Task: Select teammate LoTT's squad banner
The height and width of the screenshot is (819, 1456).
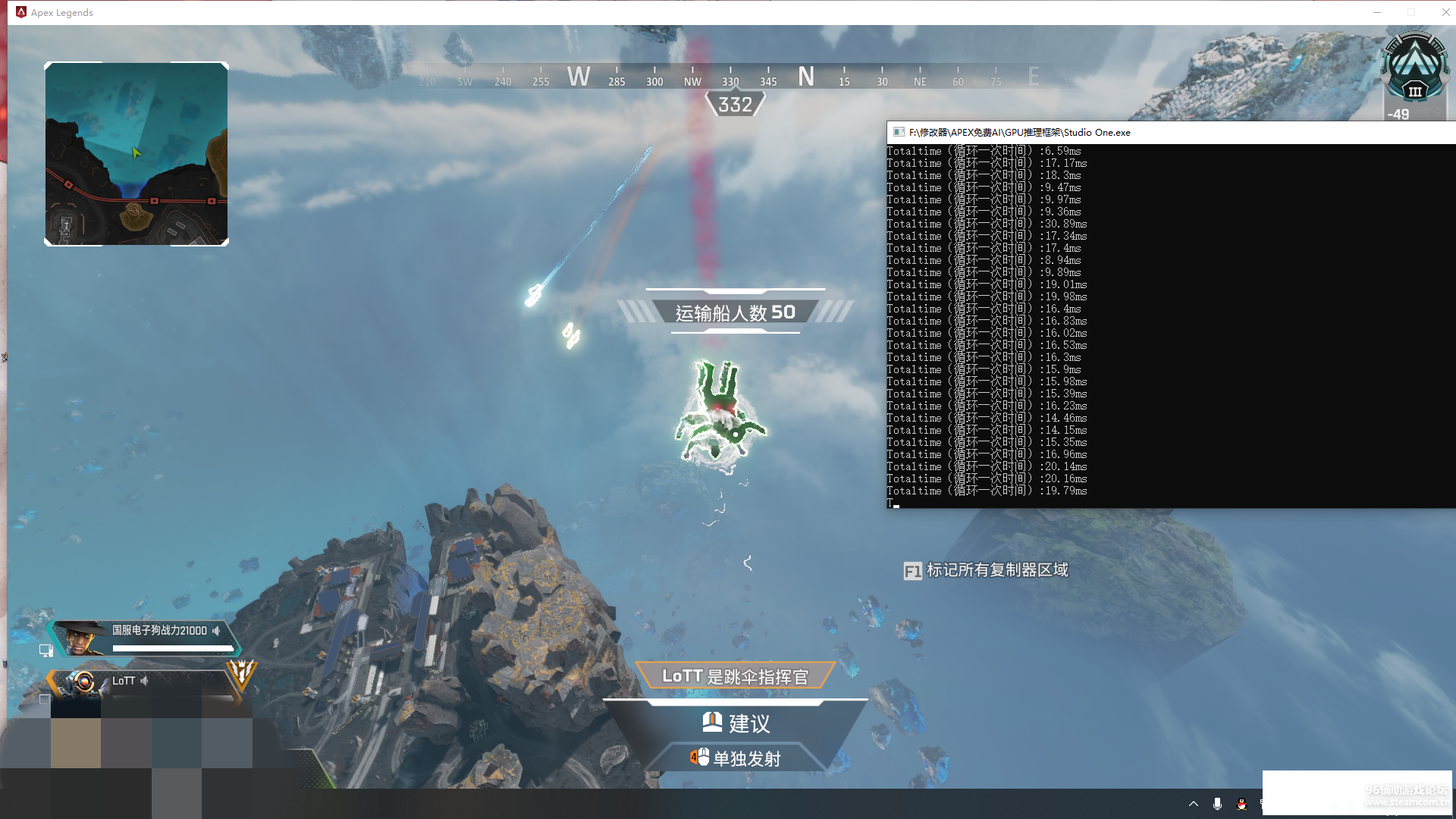Action: (x=144, y=682)
